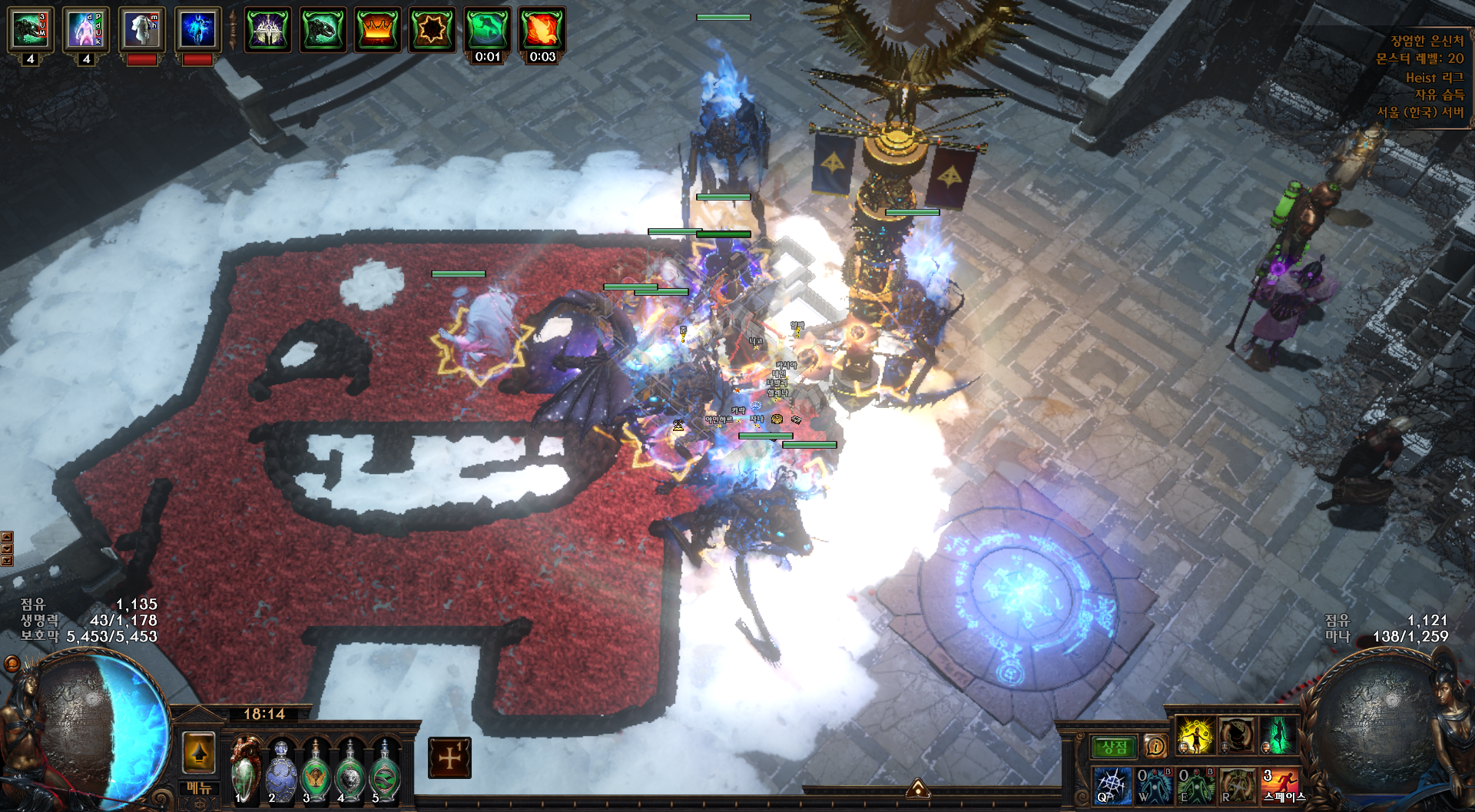Click the gold upward-arrow button above 메뉴
The image size is (1475, 812).
coord(199,754)
